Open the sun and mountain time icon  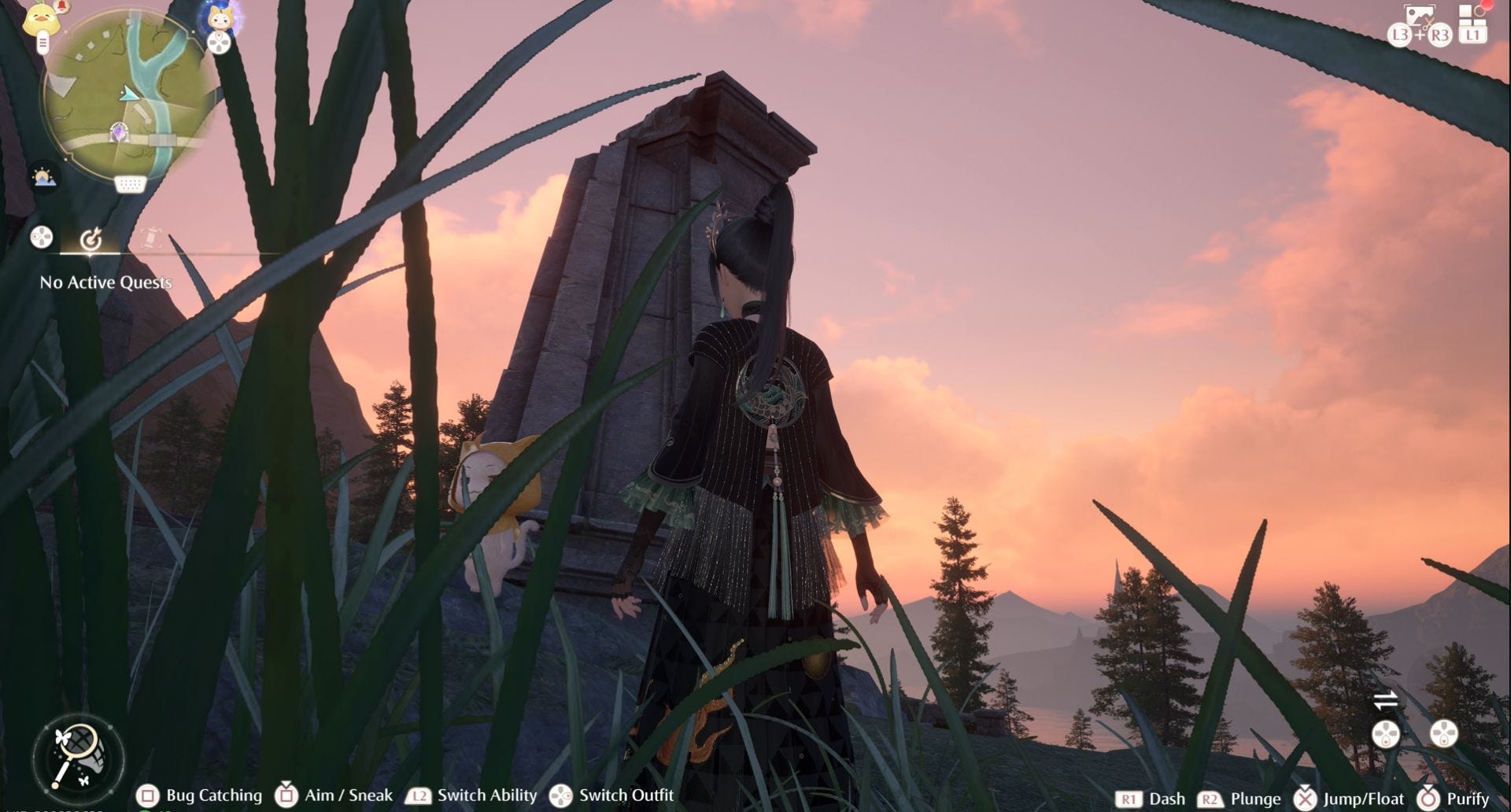tap(43, 178)
